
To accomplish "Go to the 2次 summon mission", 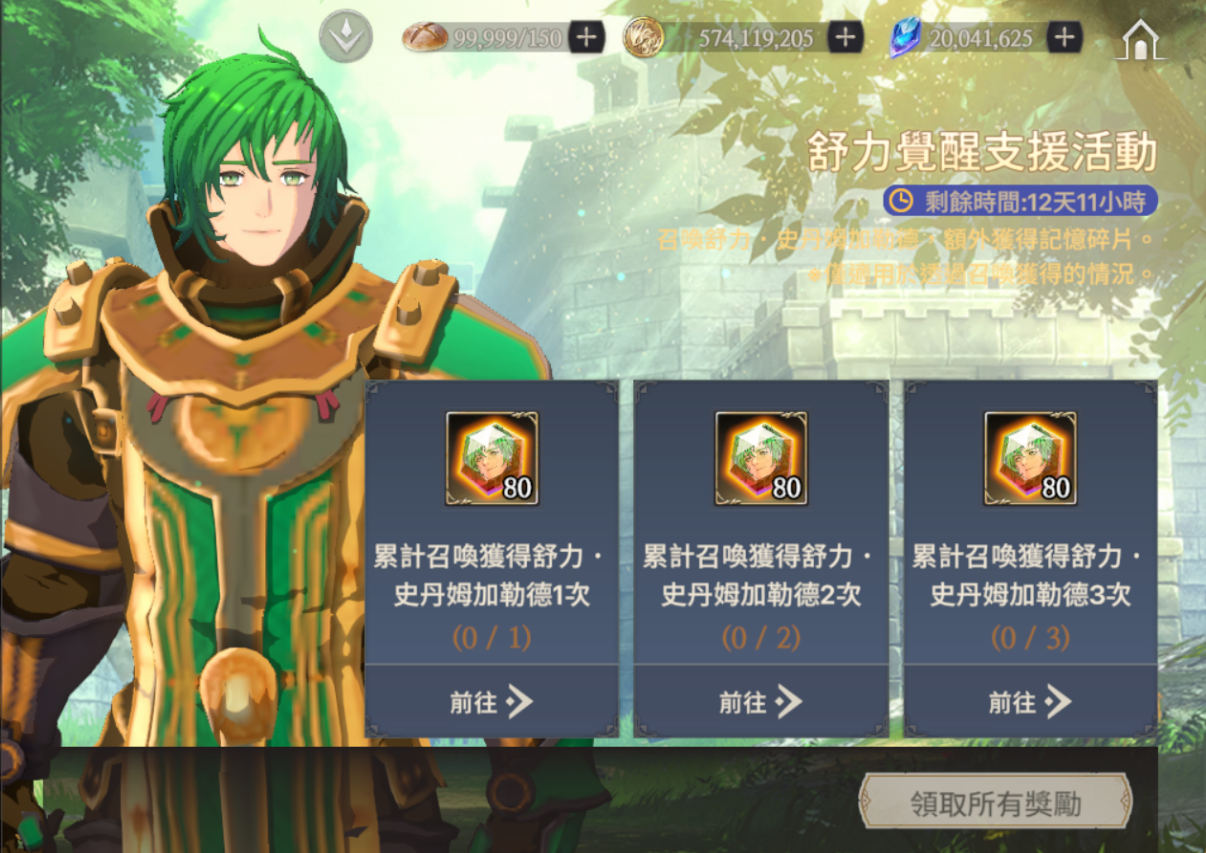I will pos(761,702).
